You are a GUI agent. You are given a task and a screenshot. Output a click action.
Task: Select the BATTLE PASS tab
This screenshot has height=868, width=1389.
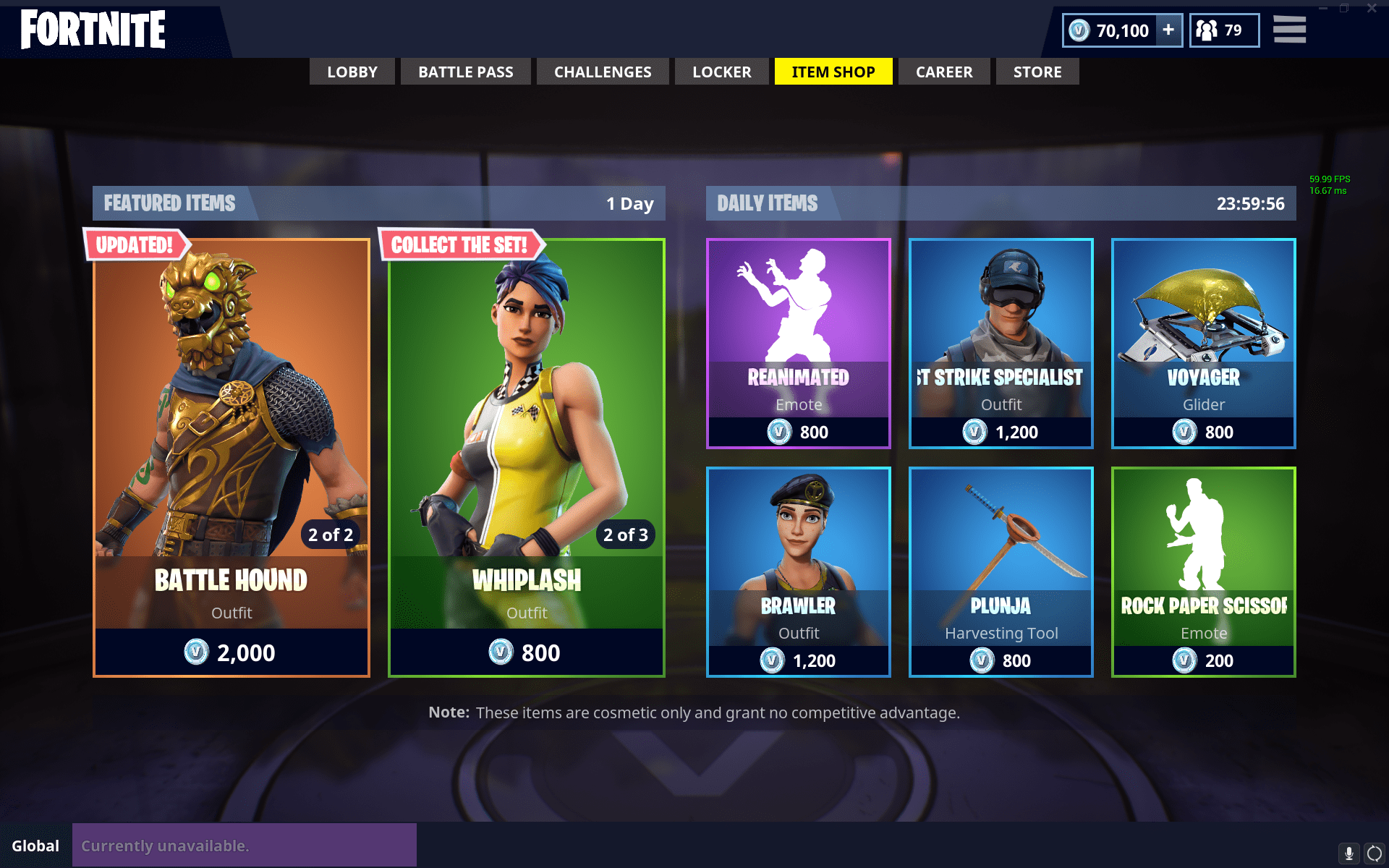coord(465,72)
